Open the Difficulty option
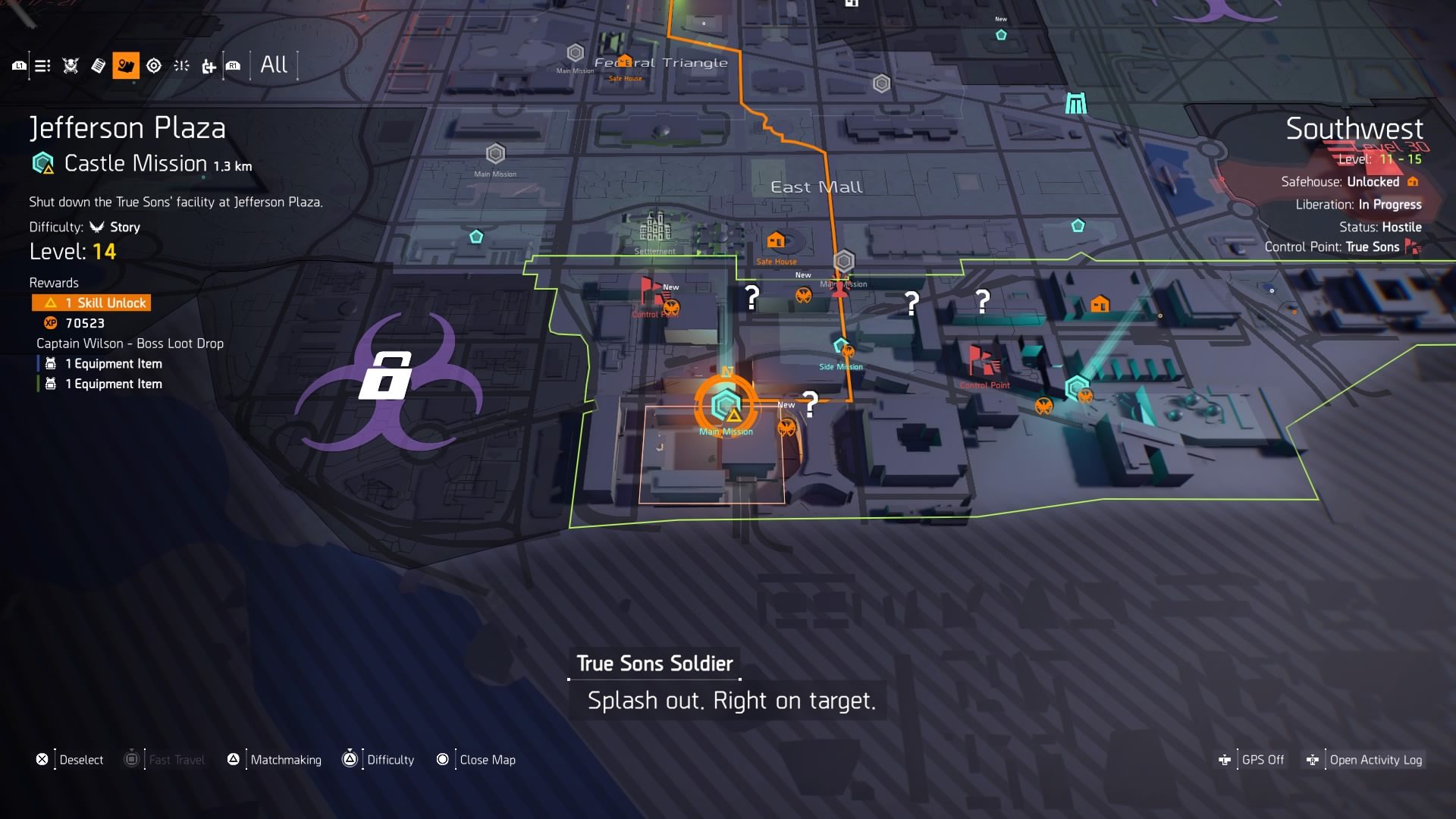Screen dimensions: 1456x819 pyautogui.click(x=390, y=760)
